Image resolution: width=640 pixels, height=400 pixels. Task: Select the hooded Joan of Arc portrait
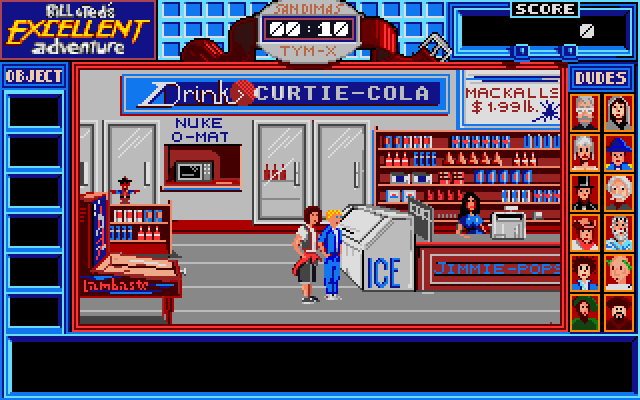point(619,112)
